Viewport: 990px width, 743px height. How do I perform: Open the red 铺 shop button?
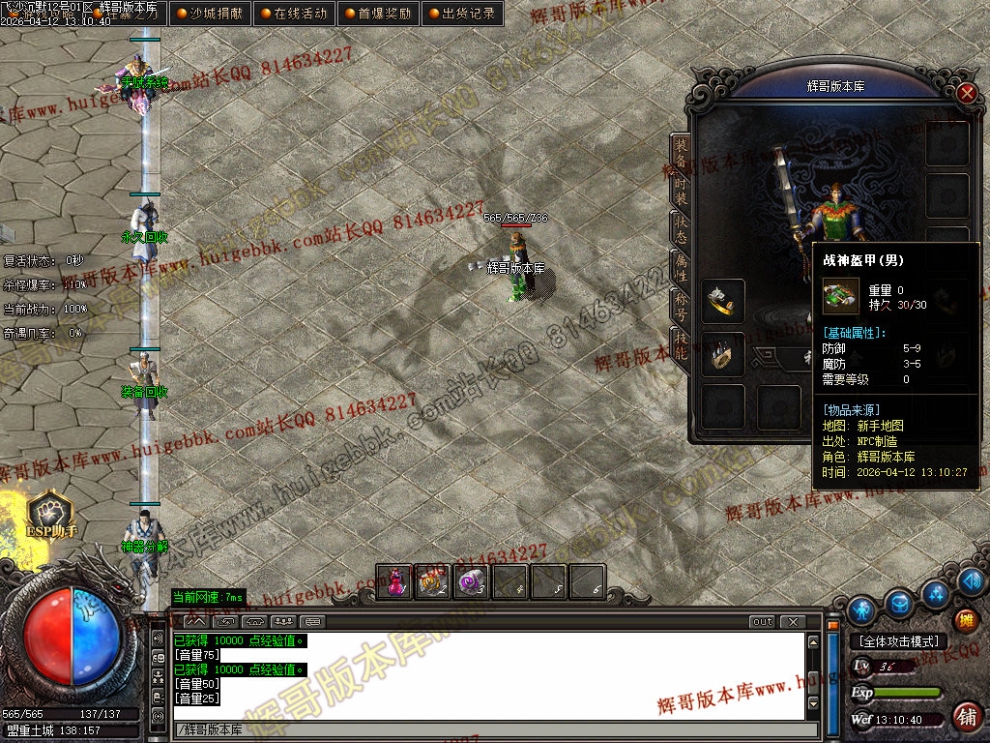pos(966,716)
